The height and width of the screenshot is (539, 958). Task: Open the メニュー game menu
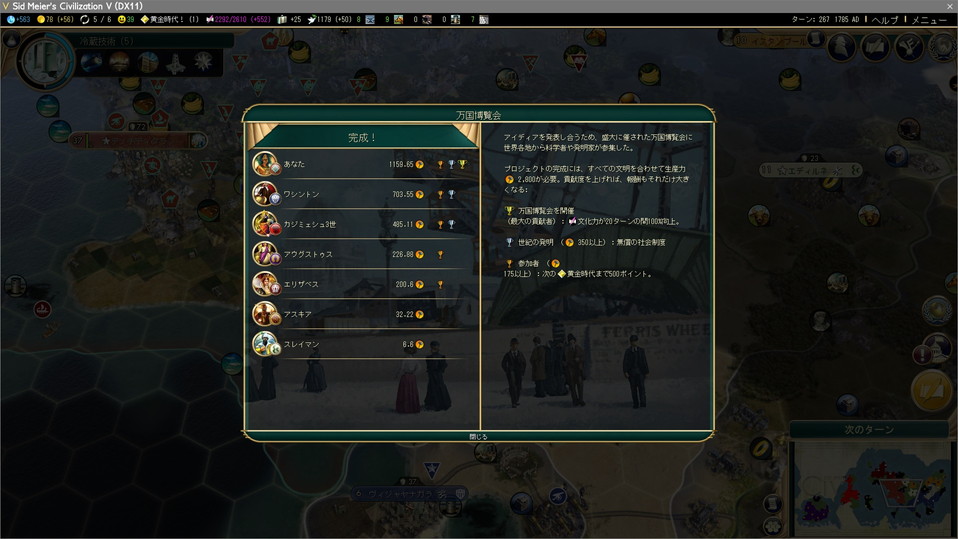tap(929, 19)
